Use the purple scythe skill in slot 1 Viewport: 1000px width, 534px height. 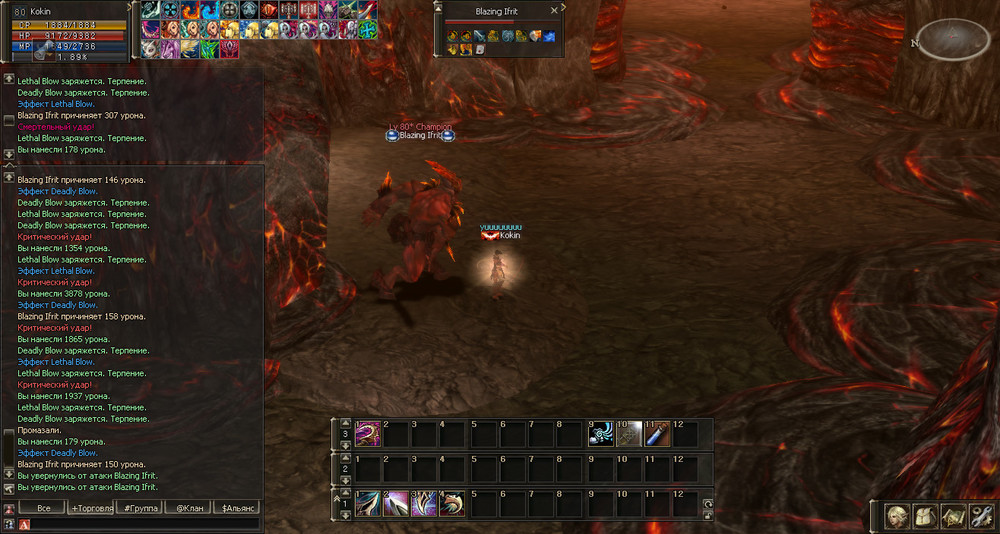(367, 433)
